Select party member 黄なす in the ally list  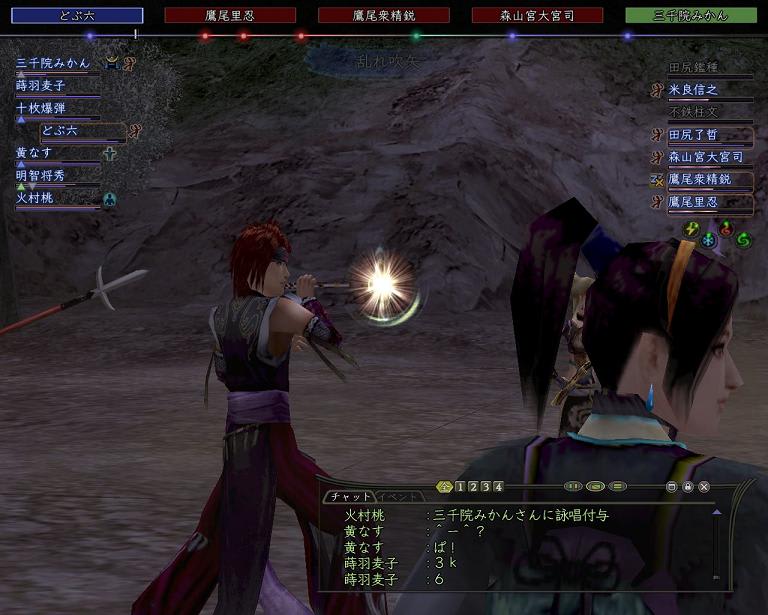(34, 153)
